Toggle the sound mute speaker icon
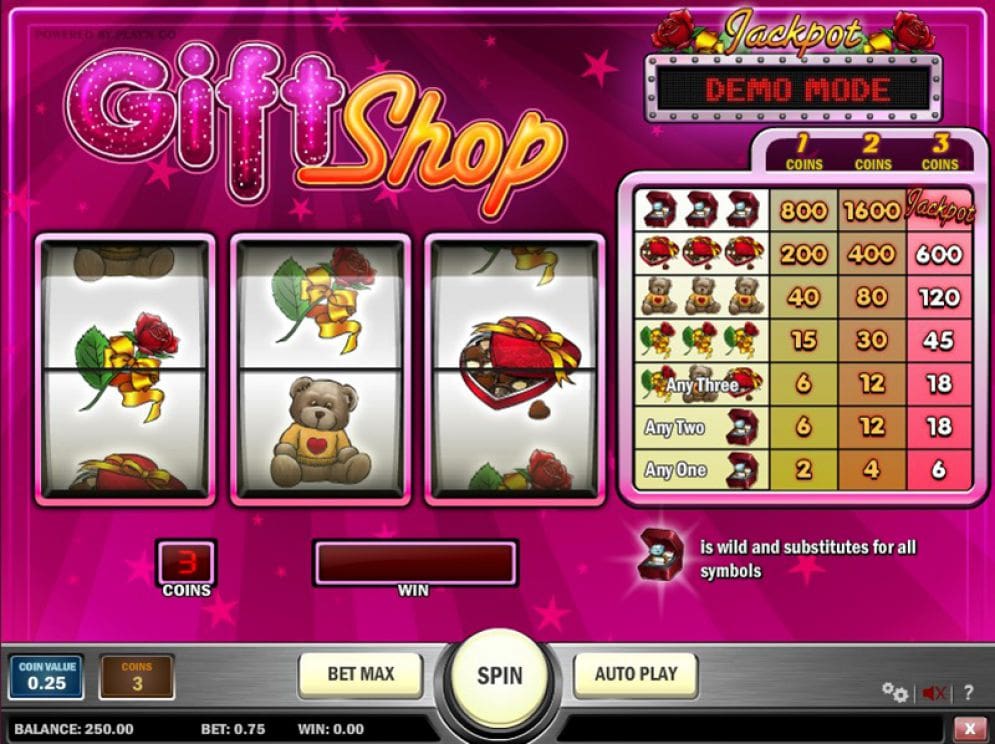This screenshot has height=744, width=995. coord(934,692)
